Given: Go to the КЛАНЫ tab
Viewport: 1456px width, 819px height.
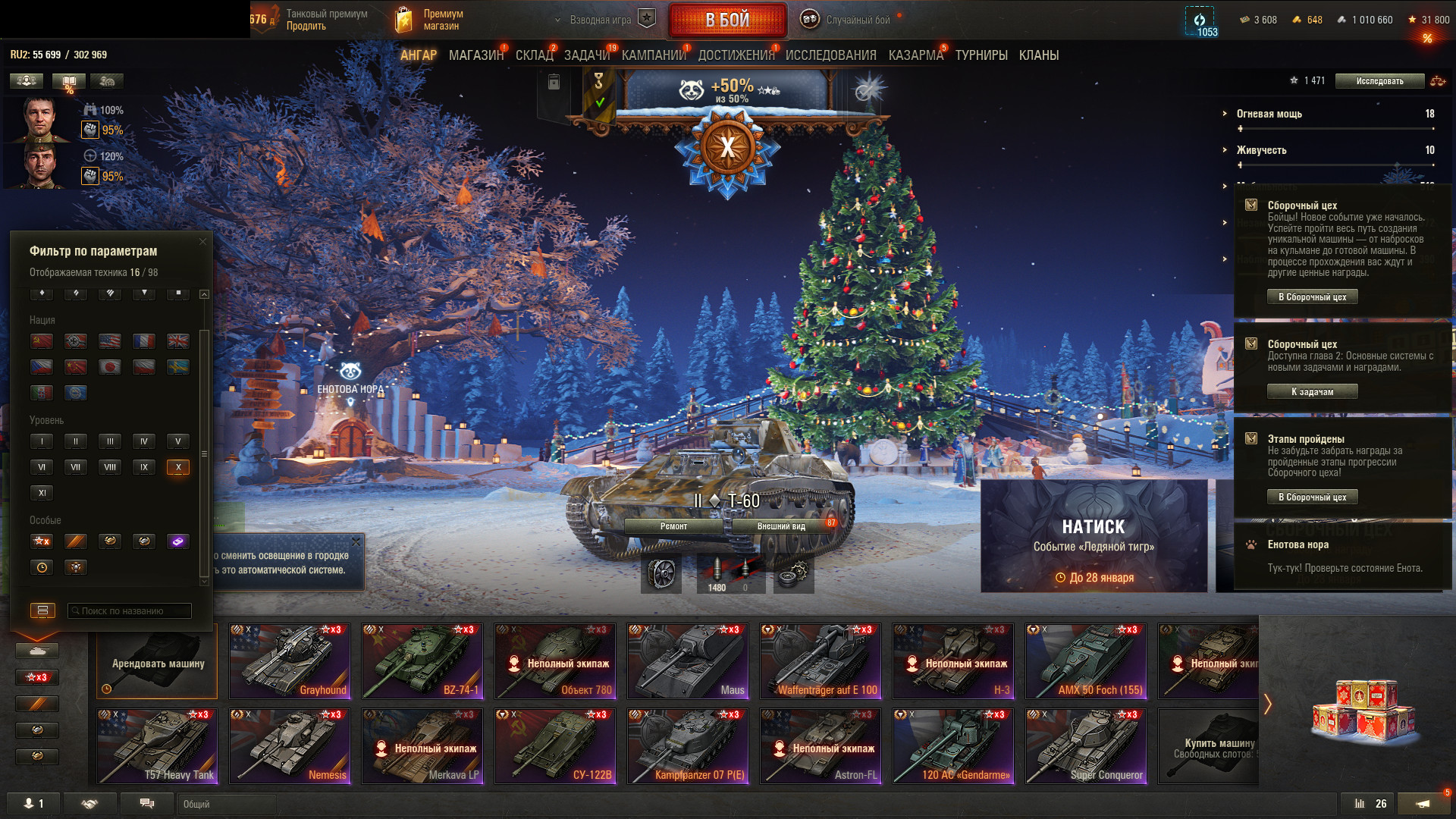Looking at the screenshot, I should coord(1038,55).
